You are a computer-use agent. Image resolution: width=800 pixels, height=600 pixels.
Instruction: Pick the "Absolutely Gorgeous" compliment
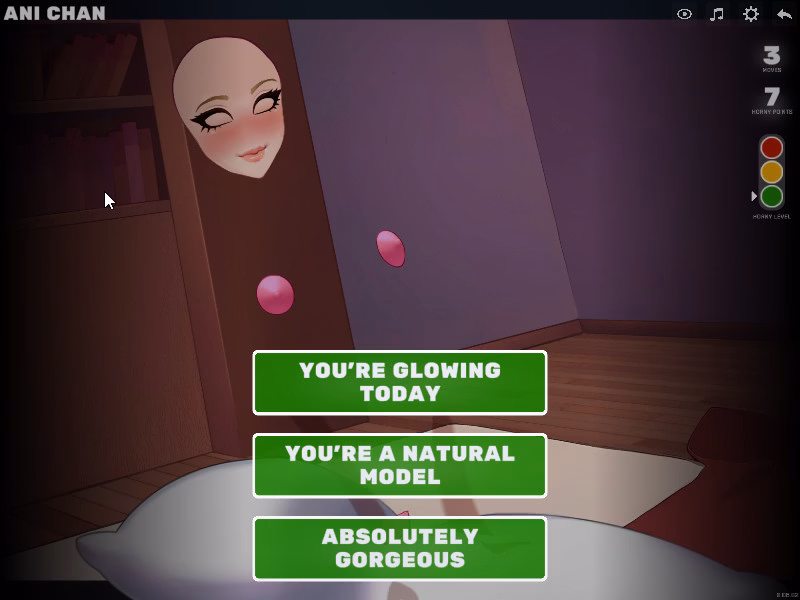coord(400,548)
